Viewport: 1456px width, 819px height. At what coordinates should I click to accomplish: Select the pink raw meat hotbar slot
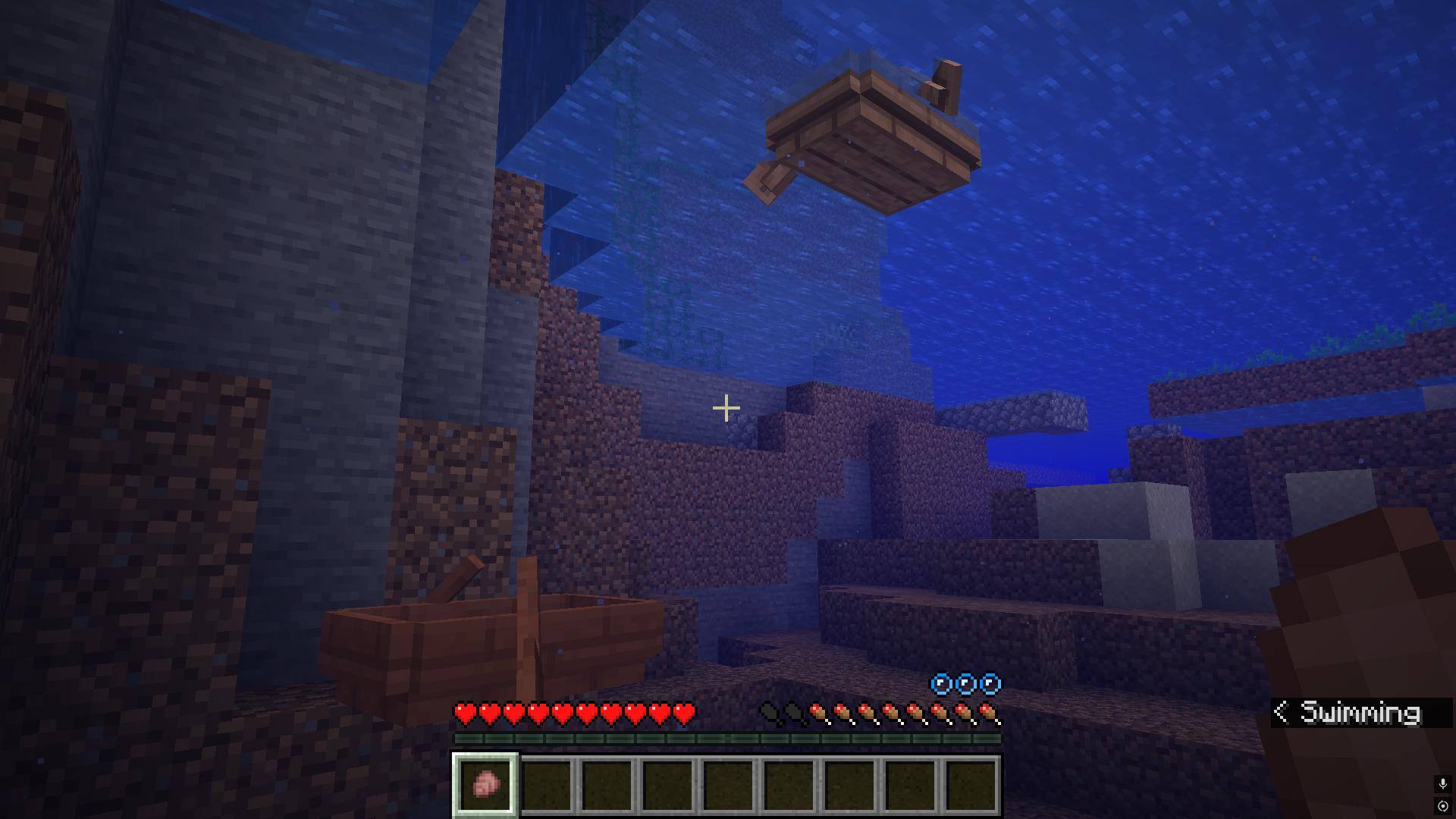[485, 784]
